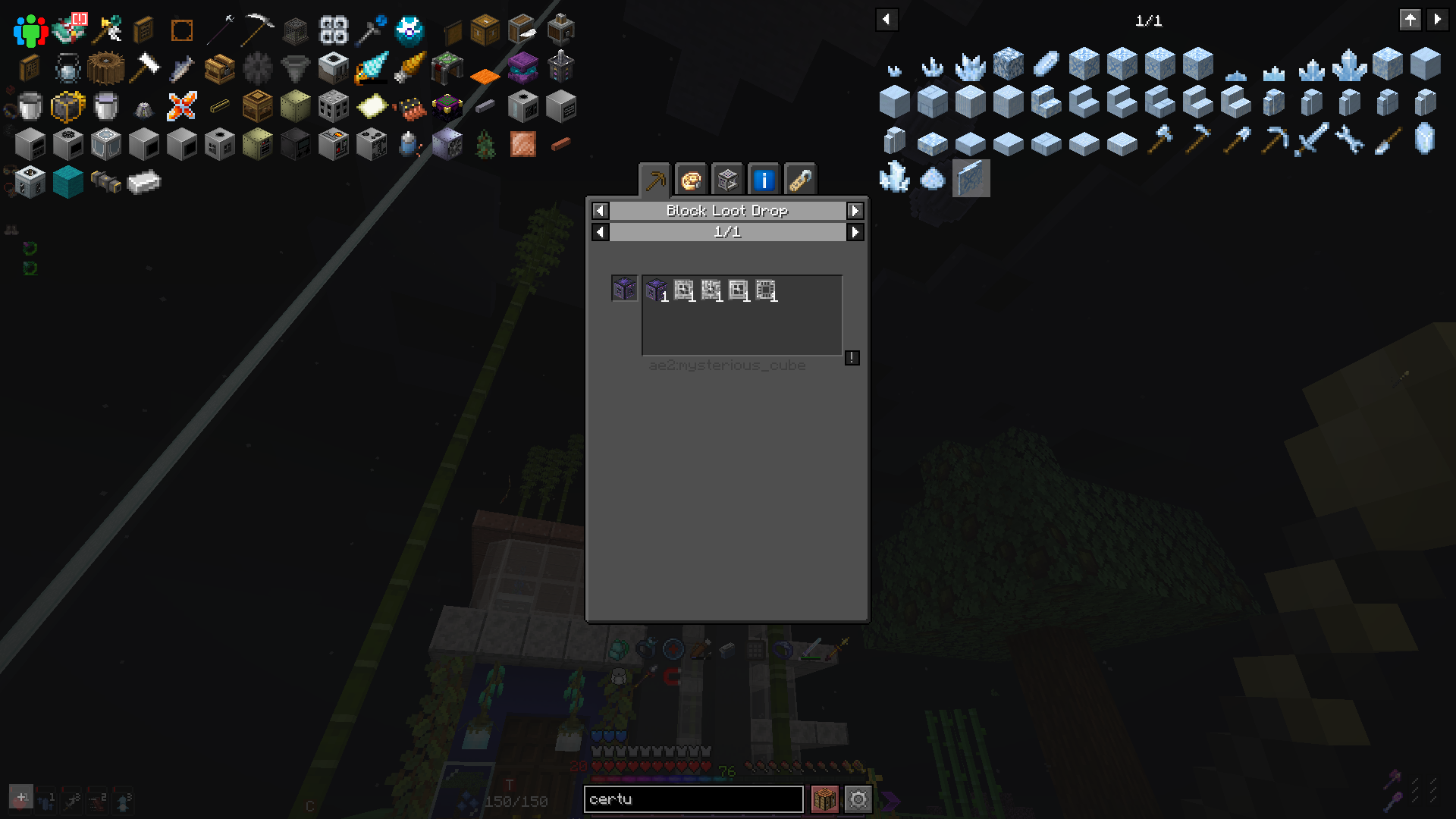The image size is (1456, 819).
Task: Select the spatial cube tab above the recipe
Action: point(727,180)
